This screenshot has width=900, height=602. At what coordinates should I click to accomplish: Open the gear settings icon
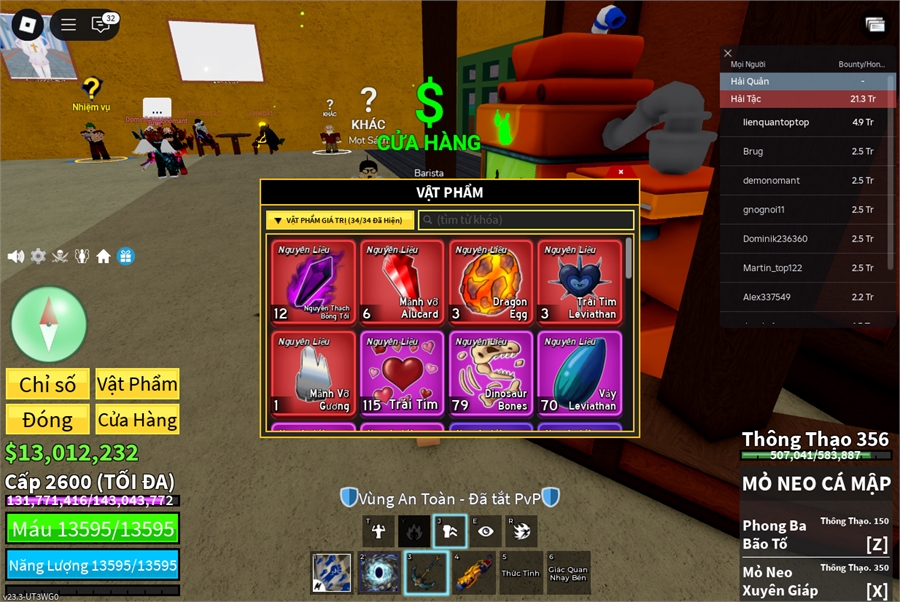click(x=38, y=256)
